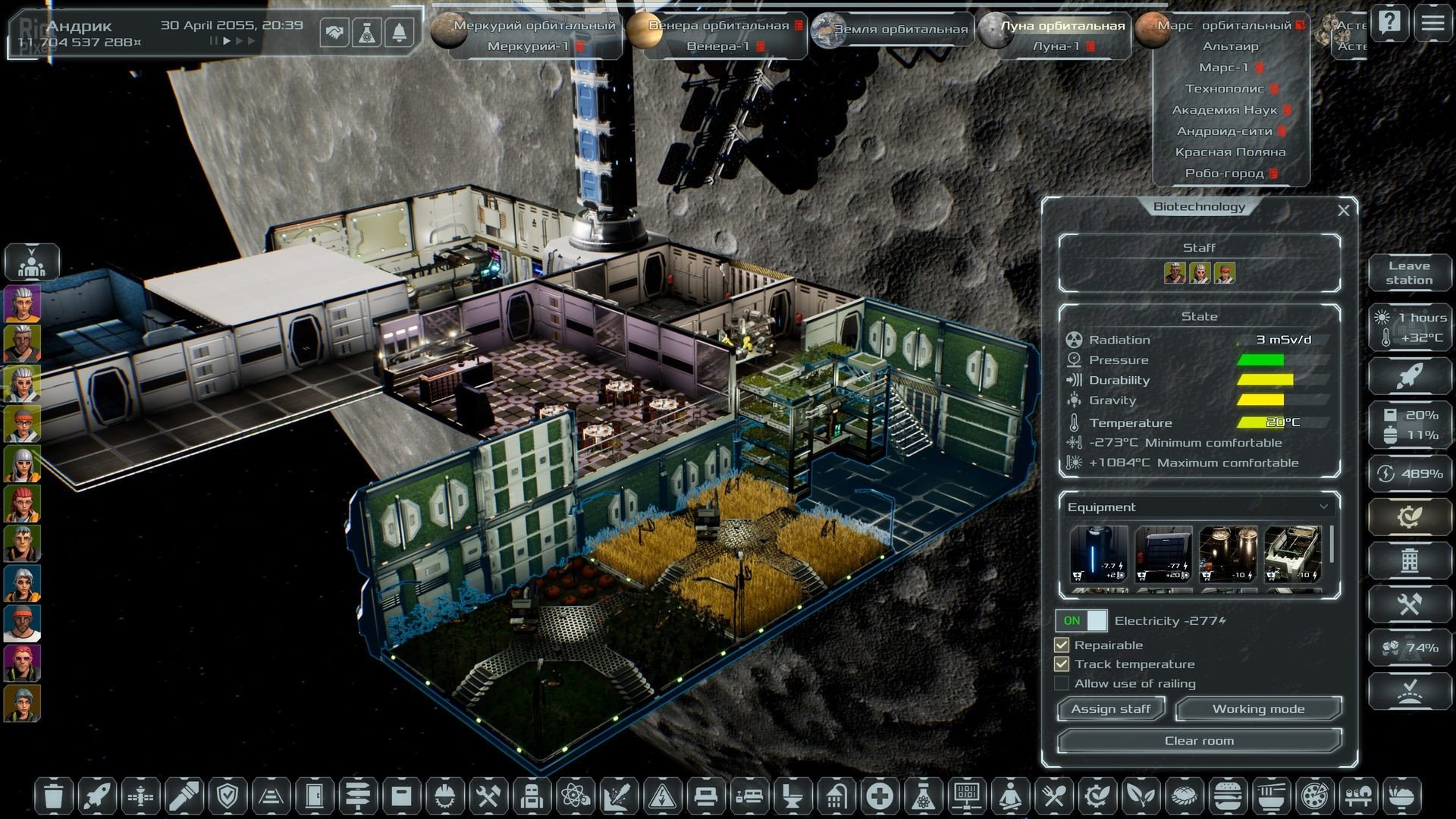
Task: Select the Земля орбитальная location tab
Action: click(x=900, y=29)
